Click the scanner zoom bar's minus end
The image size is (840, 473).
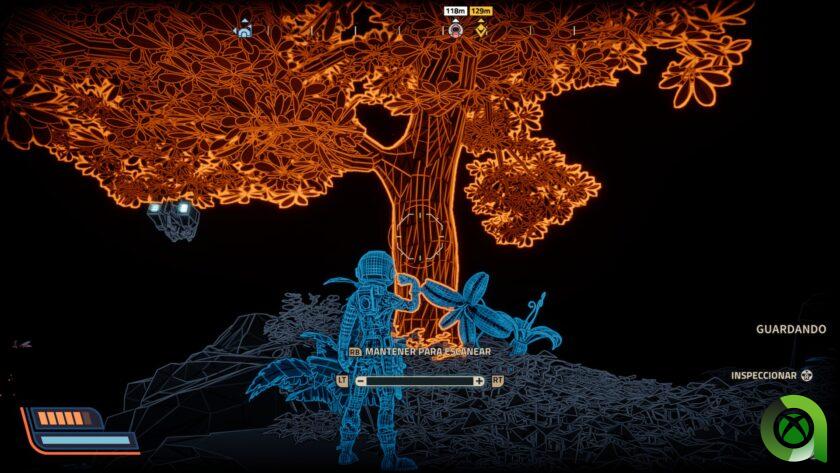pos(361,381)
